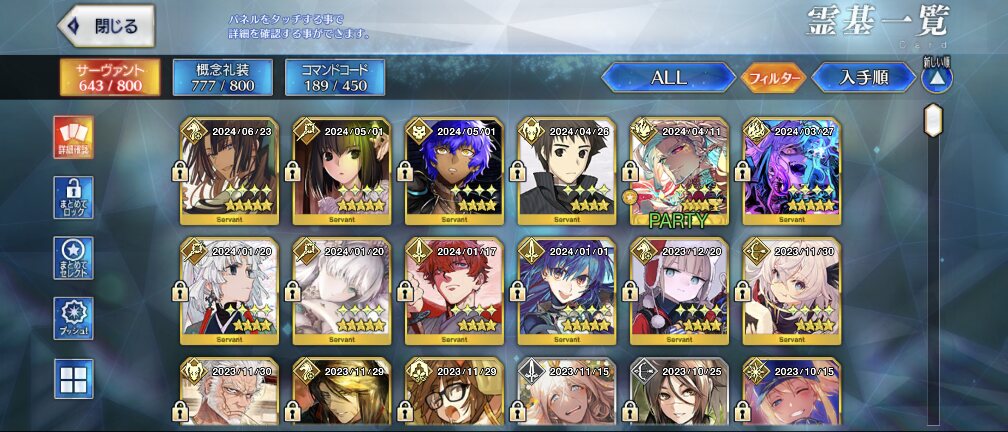Screen dimensions: 1008x432
Task: Click the list scrollbar handle
Action: [933, 121]
